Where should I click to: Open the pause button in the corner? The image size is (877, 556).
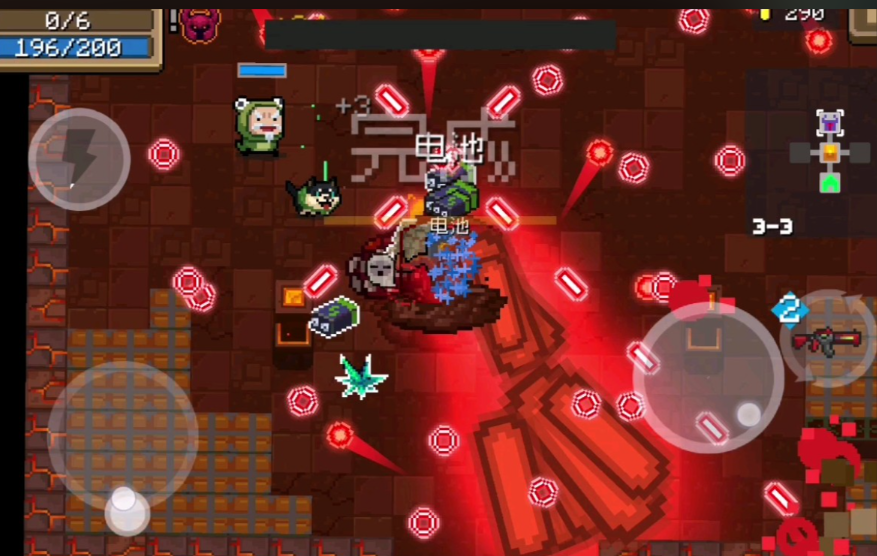click(x=864, y=20)
